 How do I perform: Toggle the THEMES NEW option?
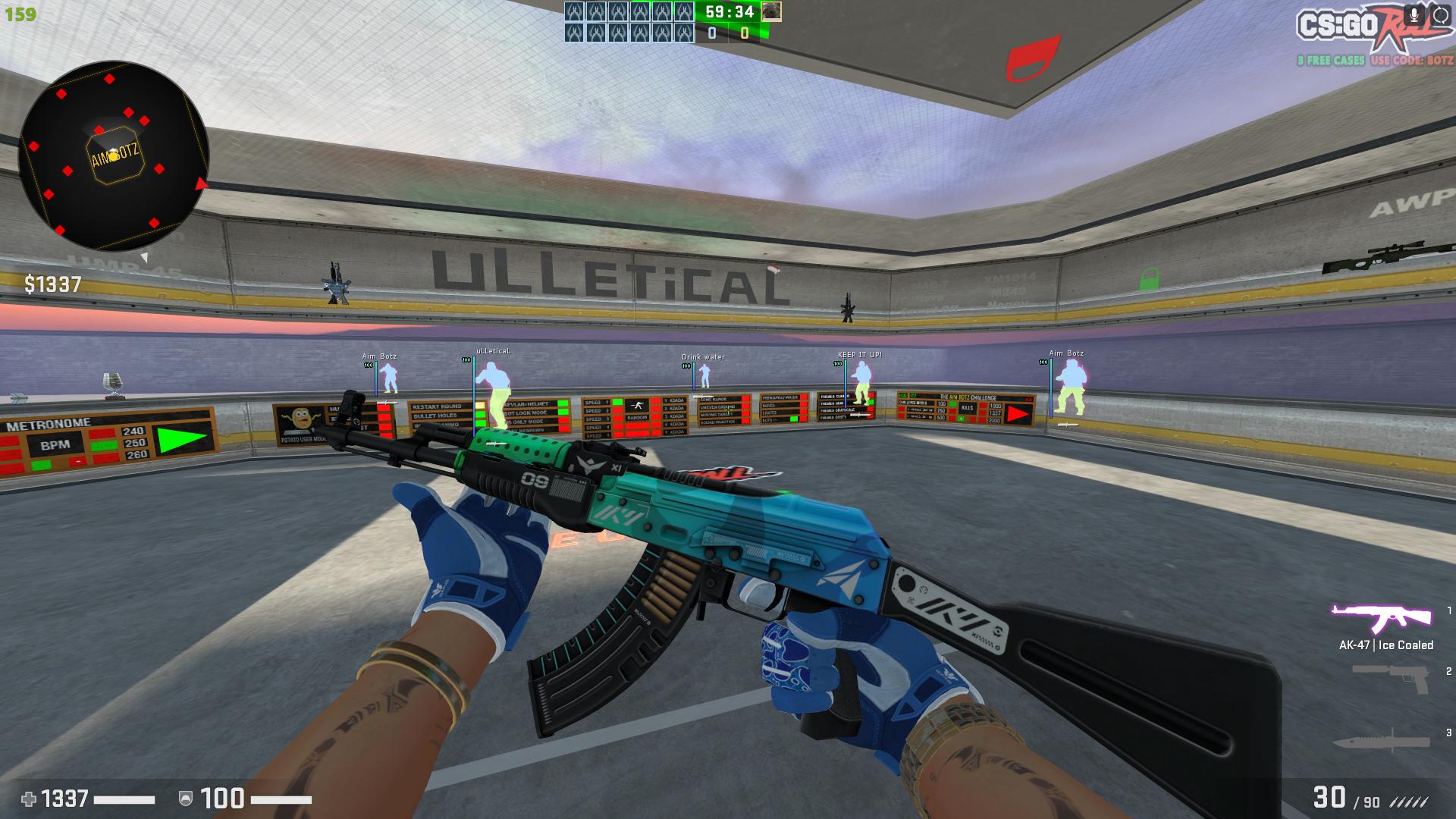[x=869, y=403]
